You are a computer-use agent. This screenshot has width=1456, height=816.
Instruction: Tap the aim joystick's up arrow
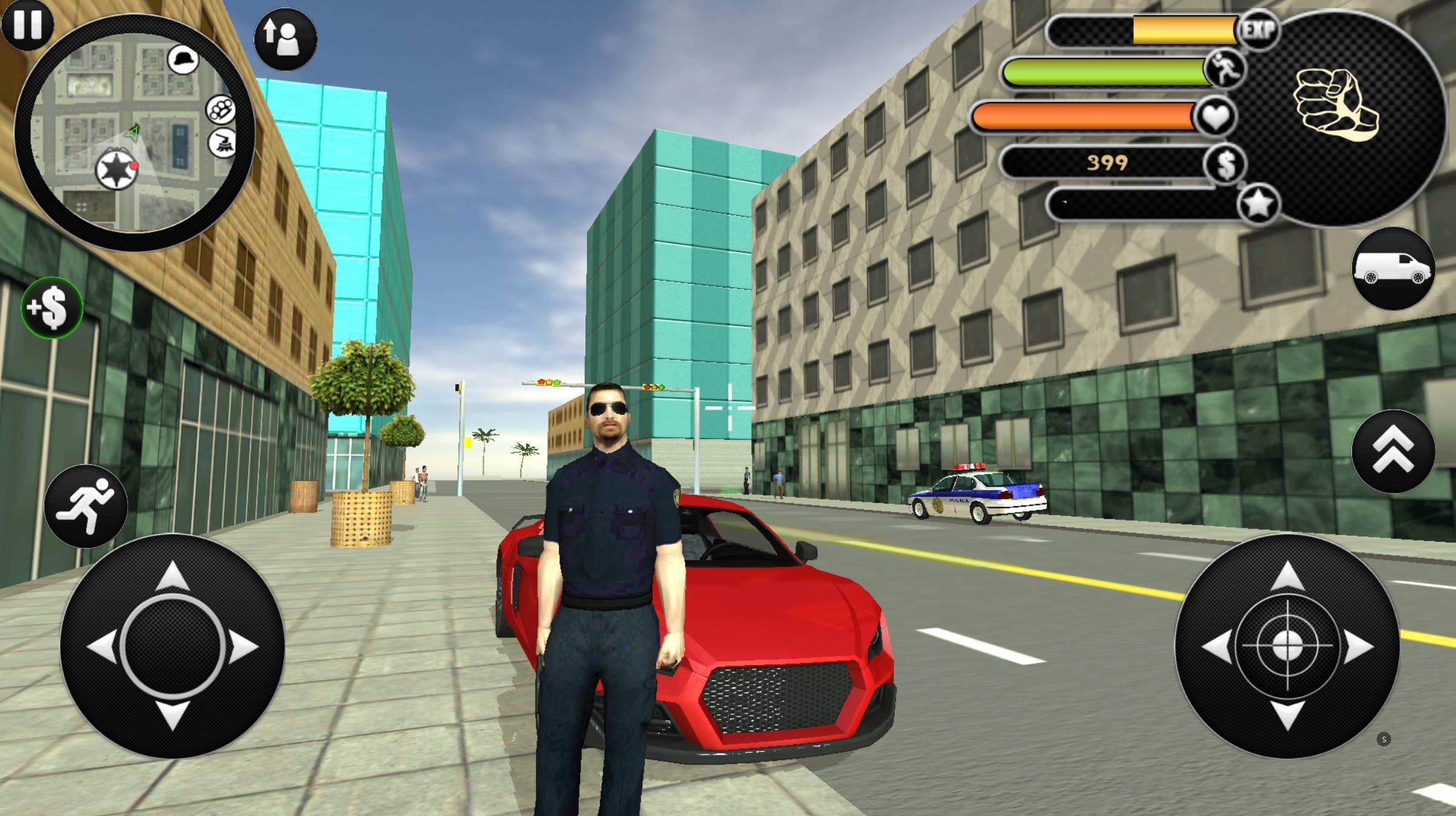point(1287,576)
